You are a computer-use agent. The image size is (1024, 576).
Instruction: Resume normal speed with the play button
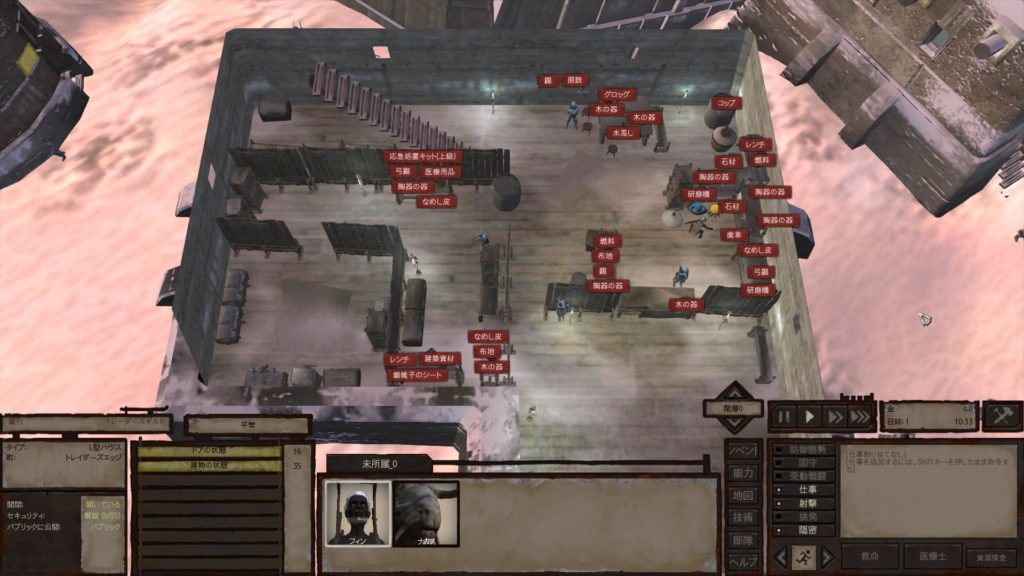pos(810,416)
